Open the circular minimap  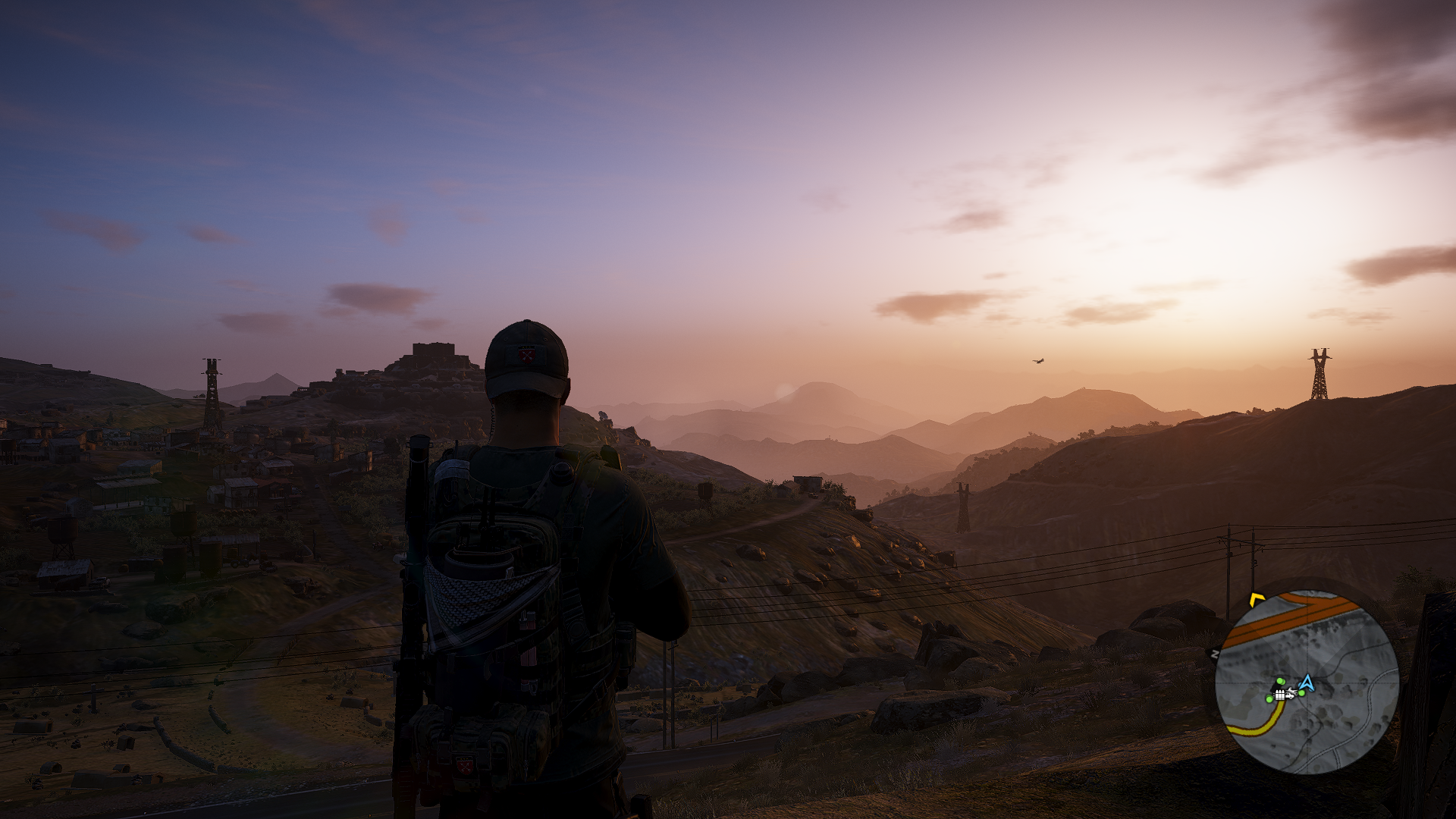[x=1307, y=682]
